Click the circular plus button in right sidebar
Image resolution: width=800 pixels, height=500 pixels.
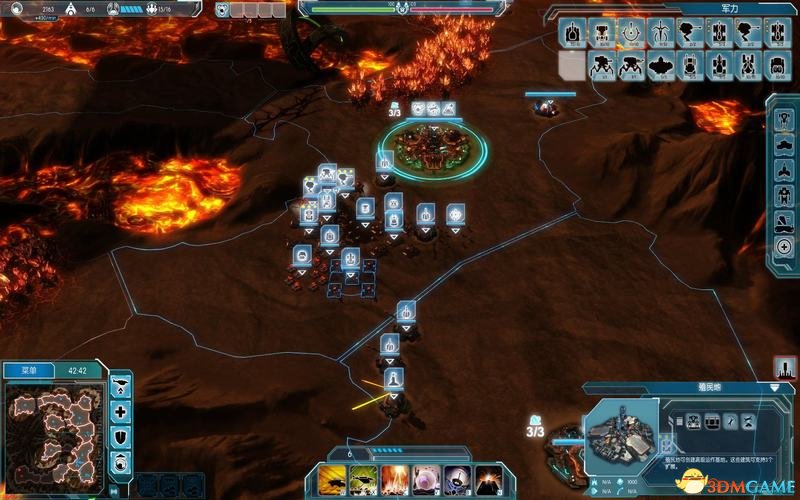pos(783,246)
